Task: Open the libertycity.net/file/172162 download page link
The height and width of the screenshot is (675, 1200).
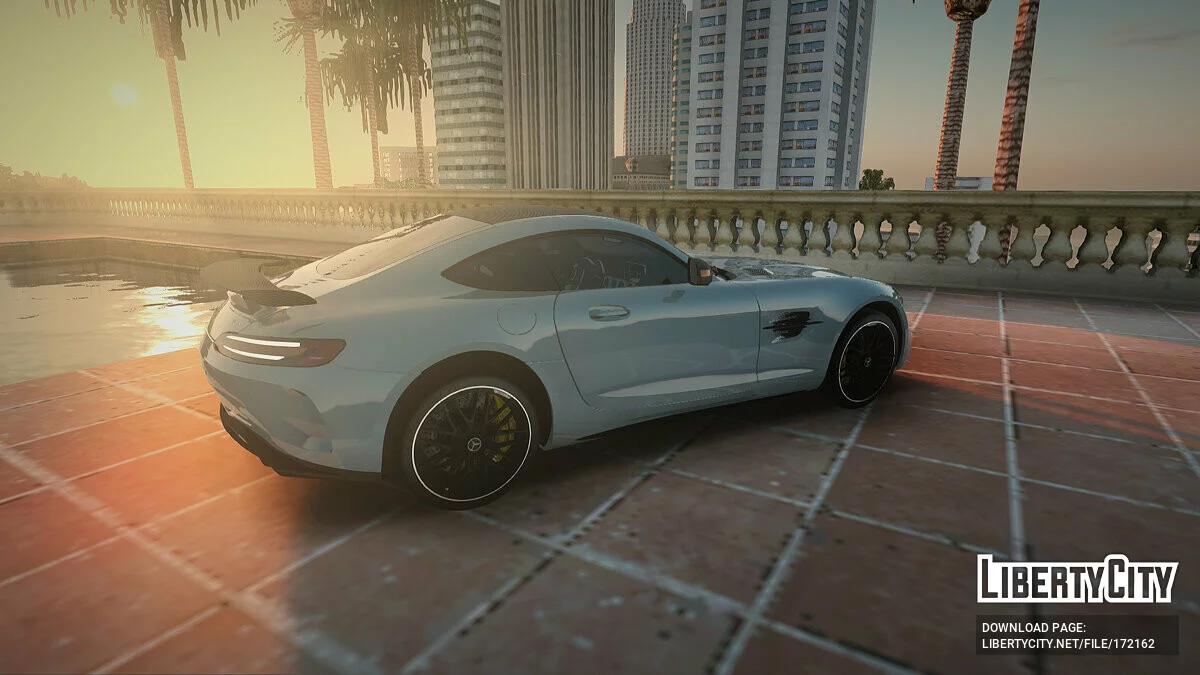Action: point(1067,644)
